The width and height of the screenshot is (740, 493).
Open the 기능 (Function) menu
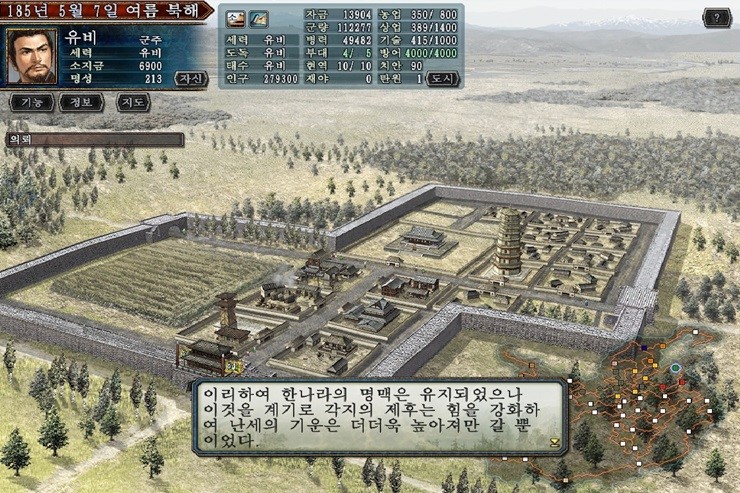[x=29, y=102]
